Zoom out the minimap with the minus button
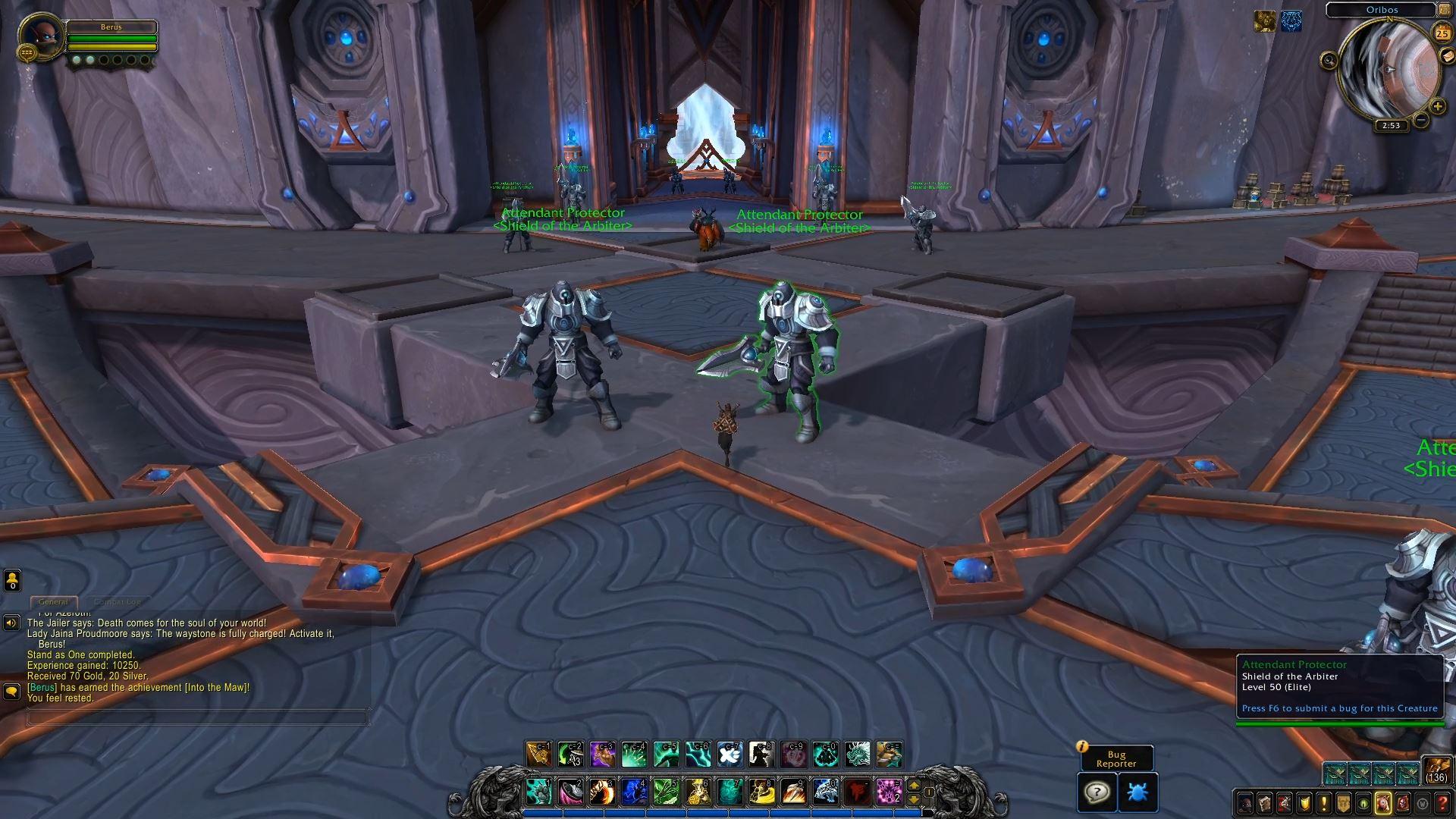1456x819 pixels. pyautogui.click(x=1421, y=120)
